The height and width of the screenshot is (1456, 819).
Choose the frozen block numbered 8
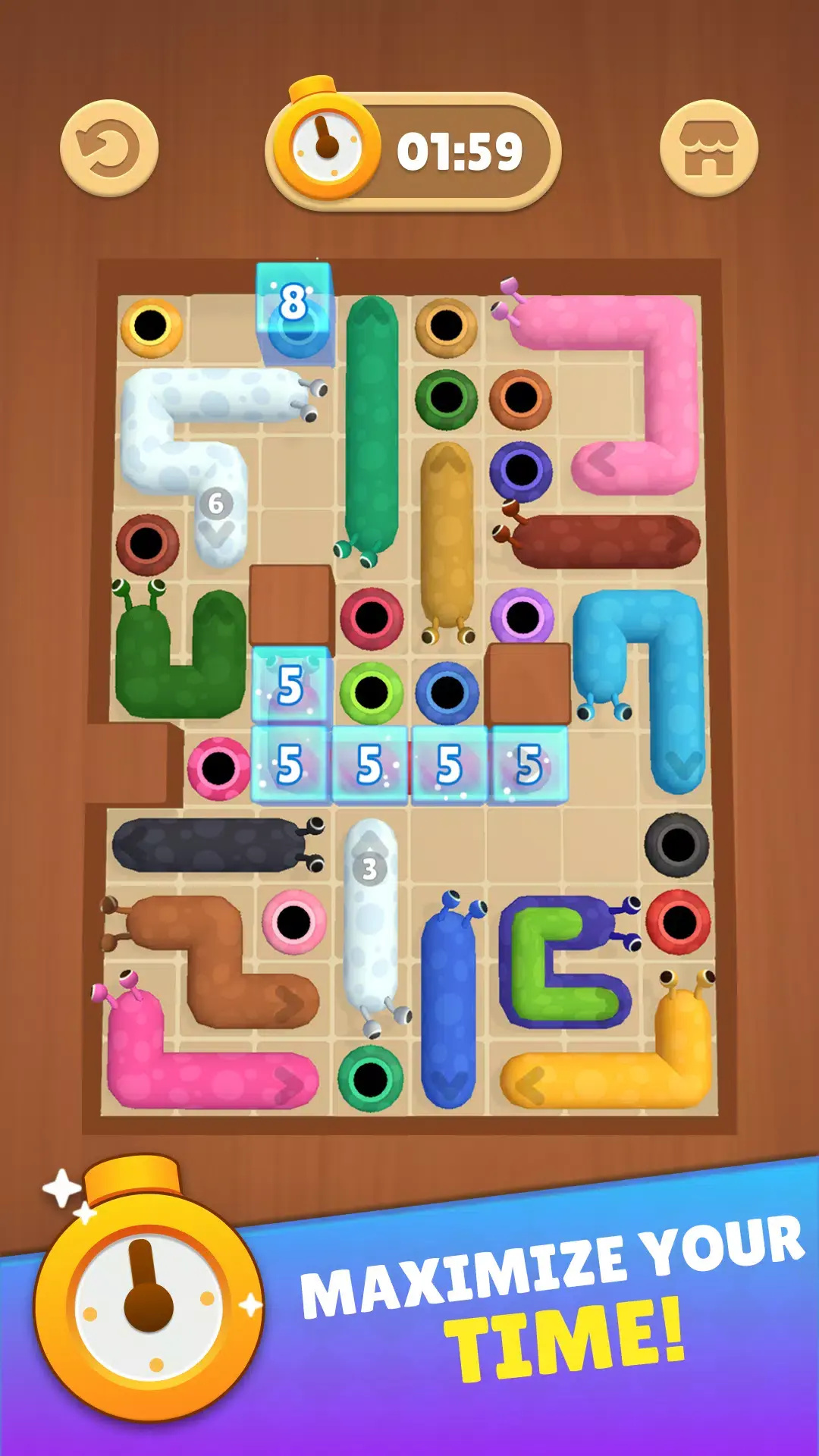point(294,311)
